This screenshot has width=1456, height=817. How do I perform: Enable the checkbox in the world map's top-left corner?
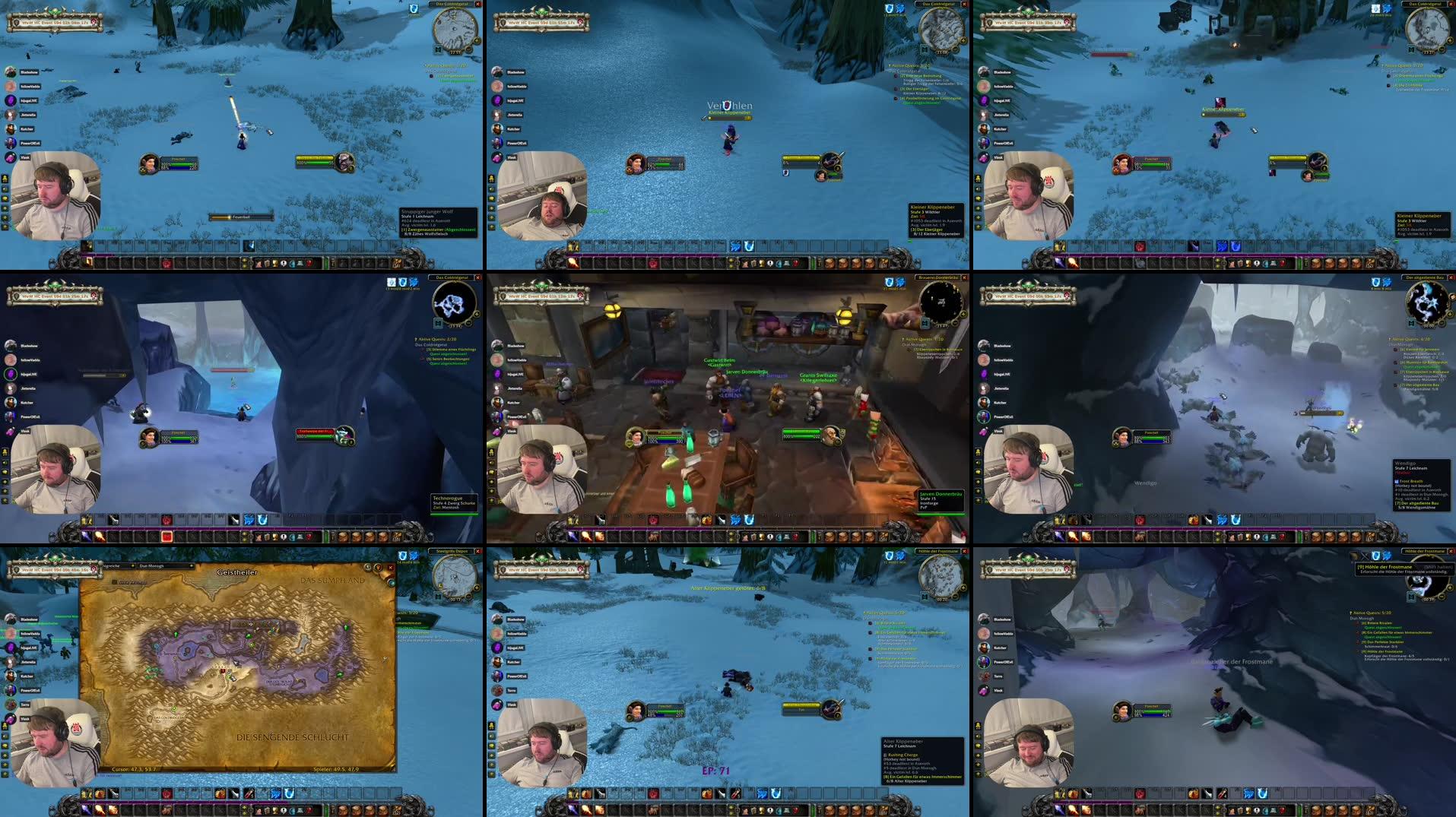click(x=114, y=581)
